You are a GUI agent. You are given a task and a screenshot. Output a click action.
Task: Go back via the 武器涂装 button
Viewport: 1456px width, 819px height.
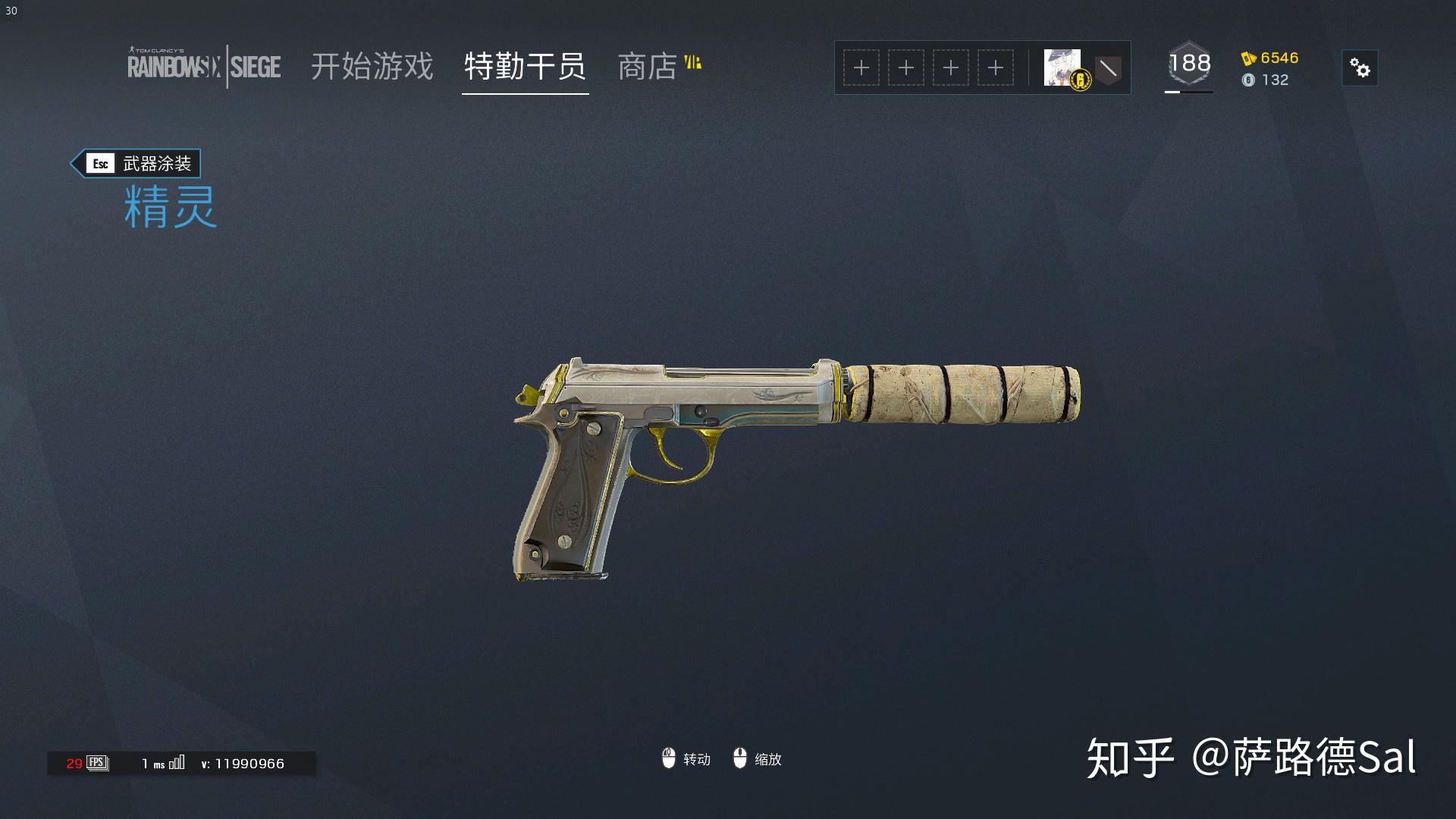point(136,164)
